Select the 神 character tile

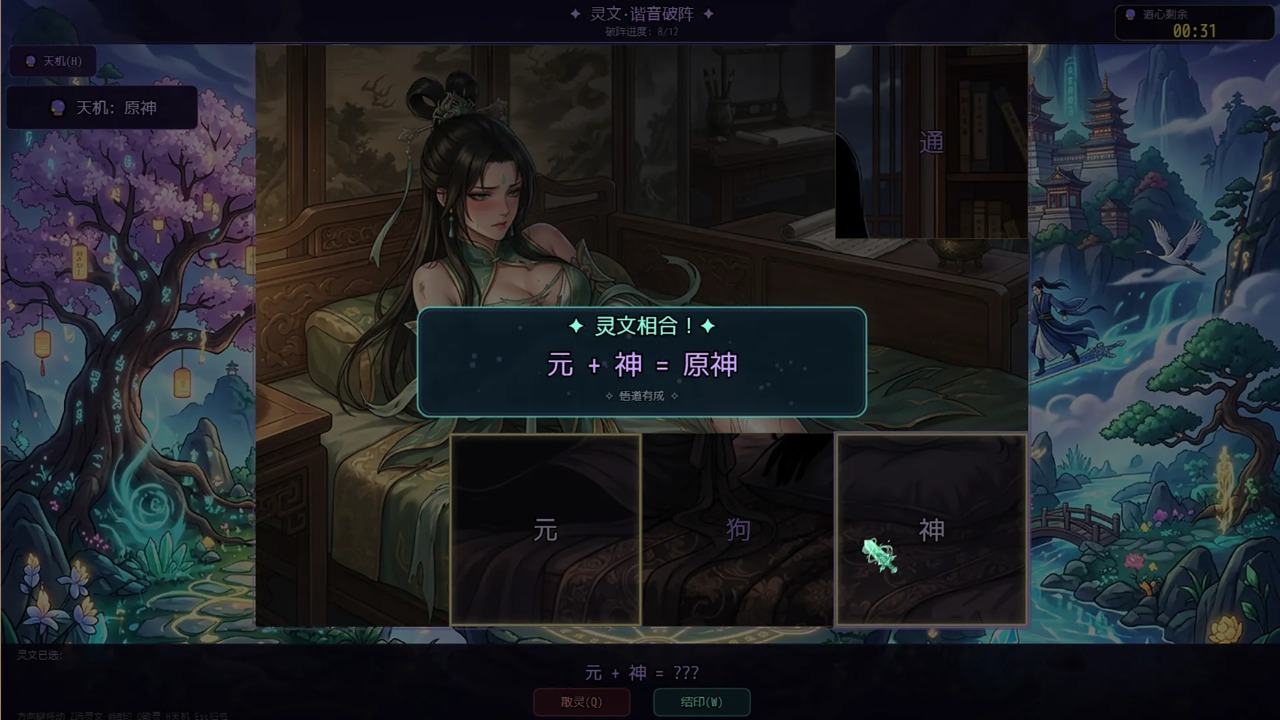tap(931, 529)
